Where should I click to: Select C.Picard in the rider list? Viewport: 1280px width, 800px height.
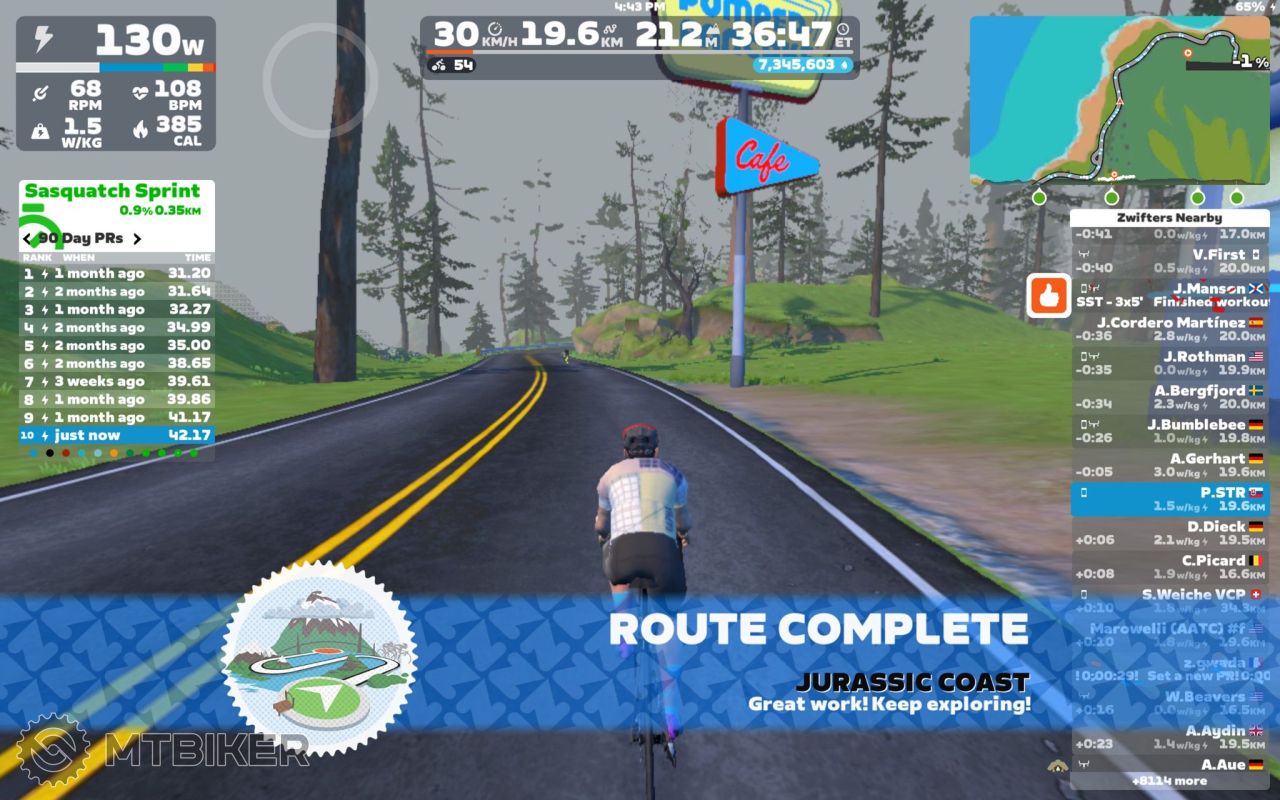pyautogui.click(x=1170, y=568)
